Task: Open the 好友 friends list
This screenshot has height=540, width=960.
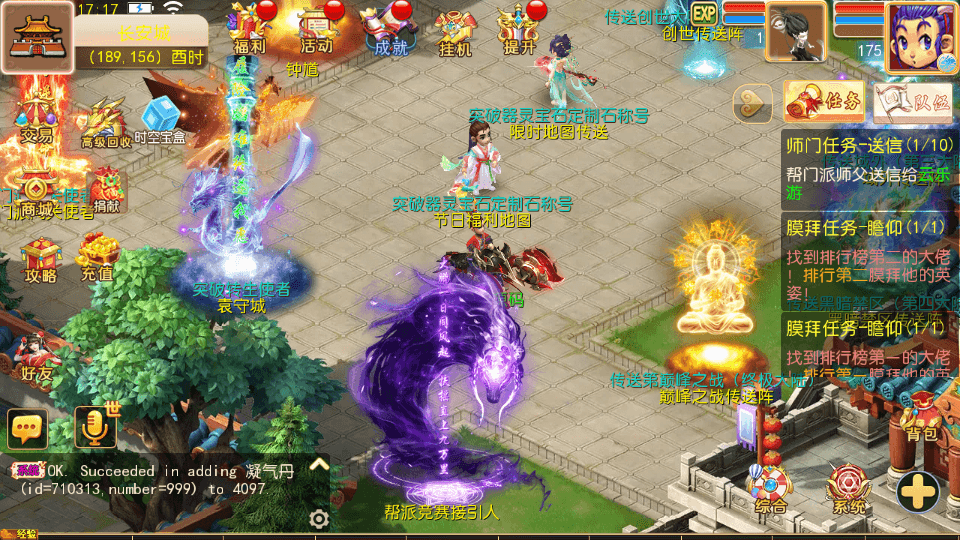Action: pyautogui.click(x=36, y=355)
